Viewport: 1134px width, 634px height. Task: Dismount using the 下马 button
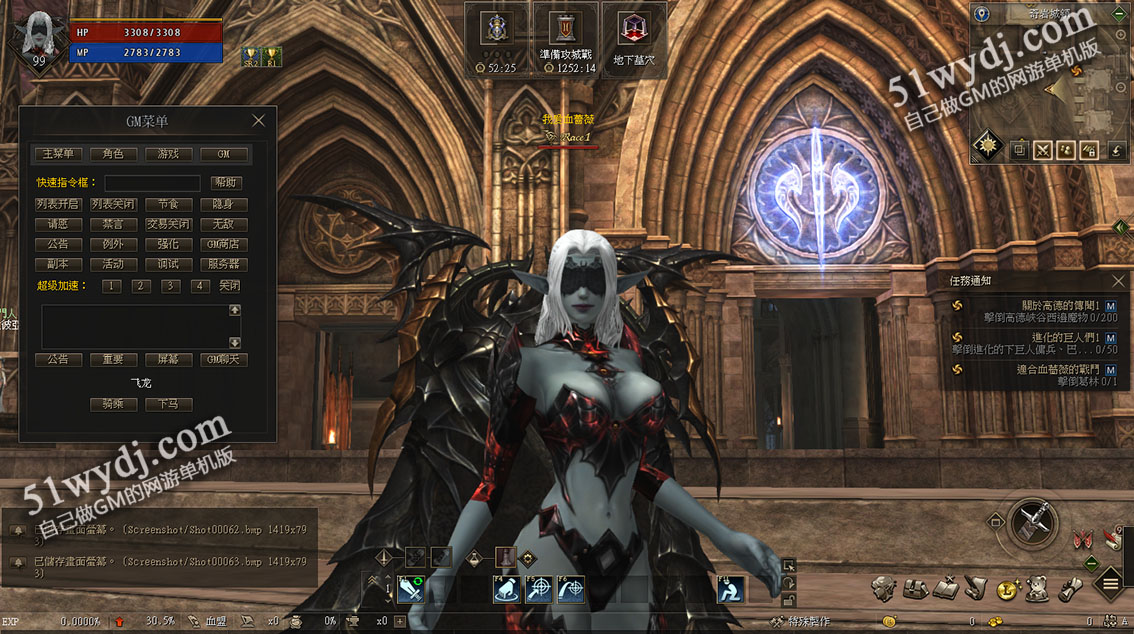(x=168, y=405)
